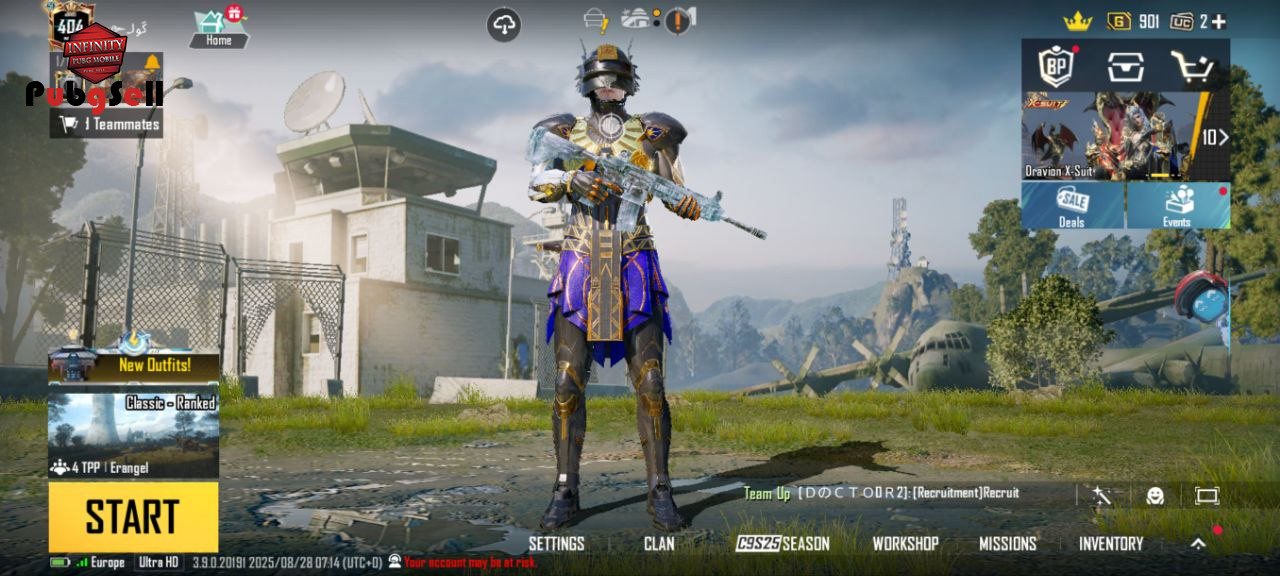View the C9S25 Season screen

click(x=783, y=543)
